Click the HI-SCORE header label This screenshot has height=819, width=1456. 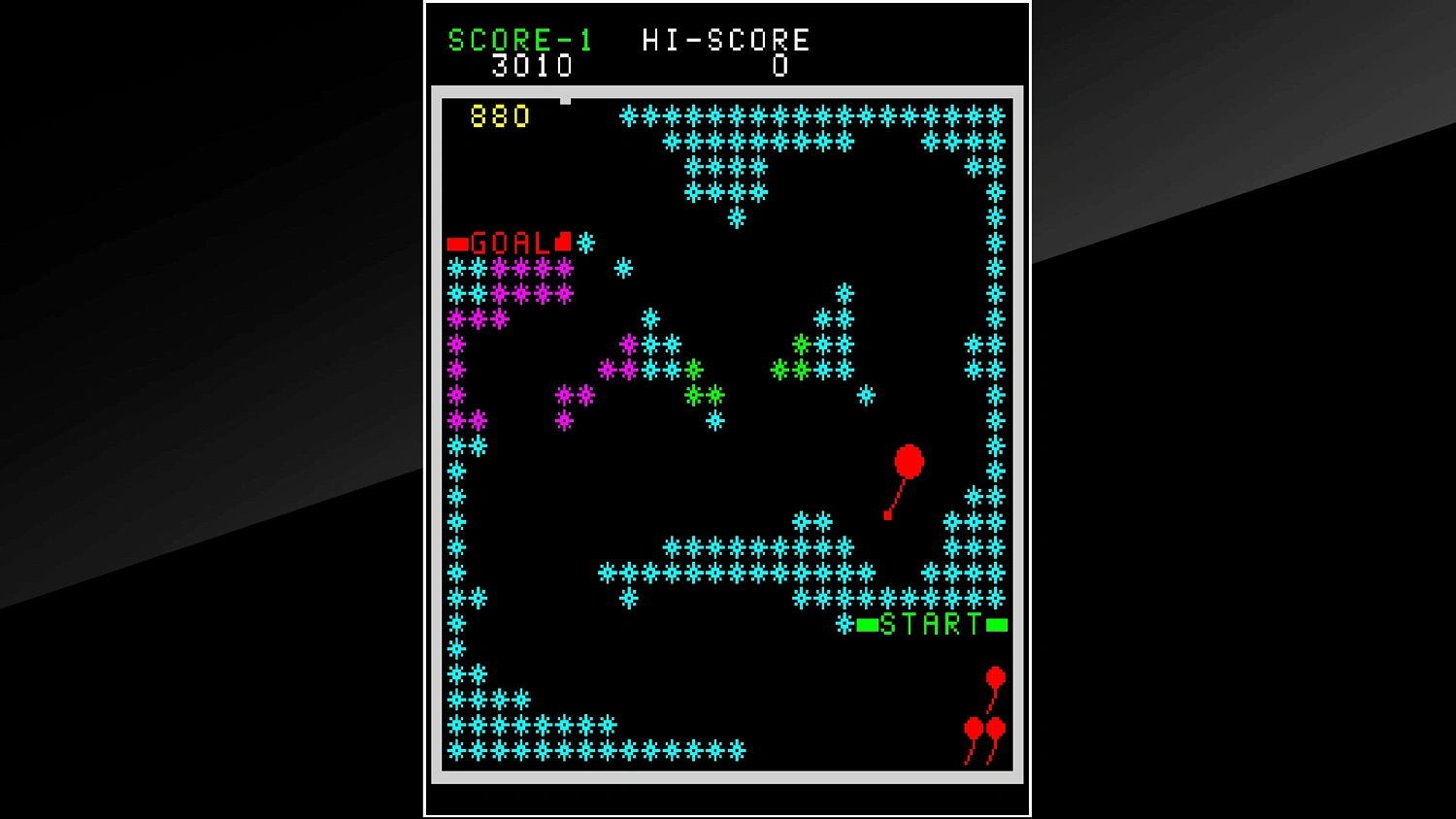point(726,40)
